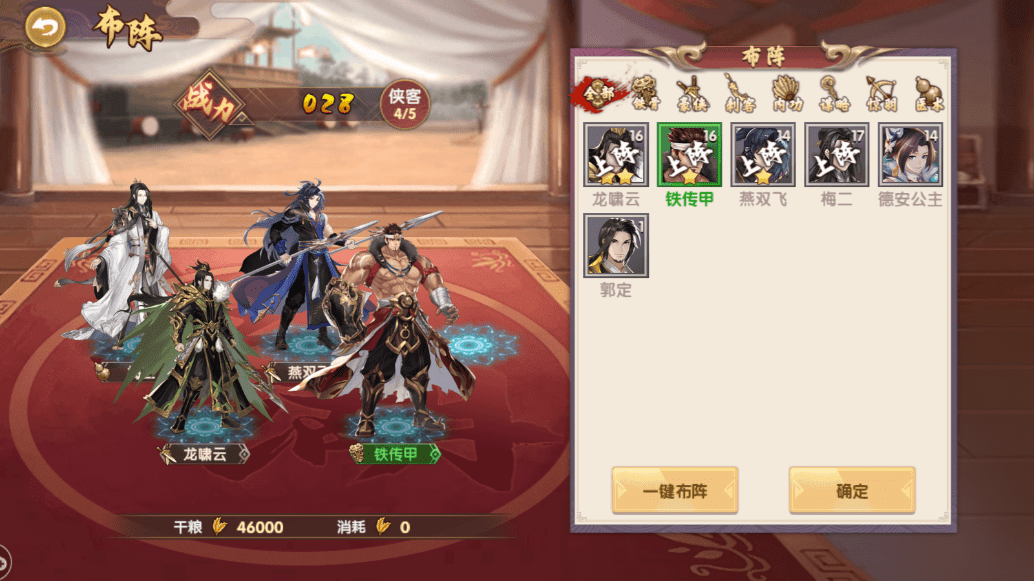Confirm formation with the 确定 button
The image size is (1034, 581).
(852, 491)
